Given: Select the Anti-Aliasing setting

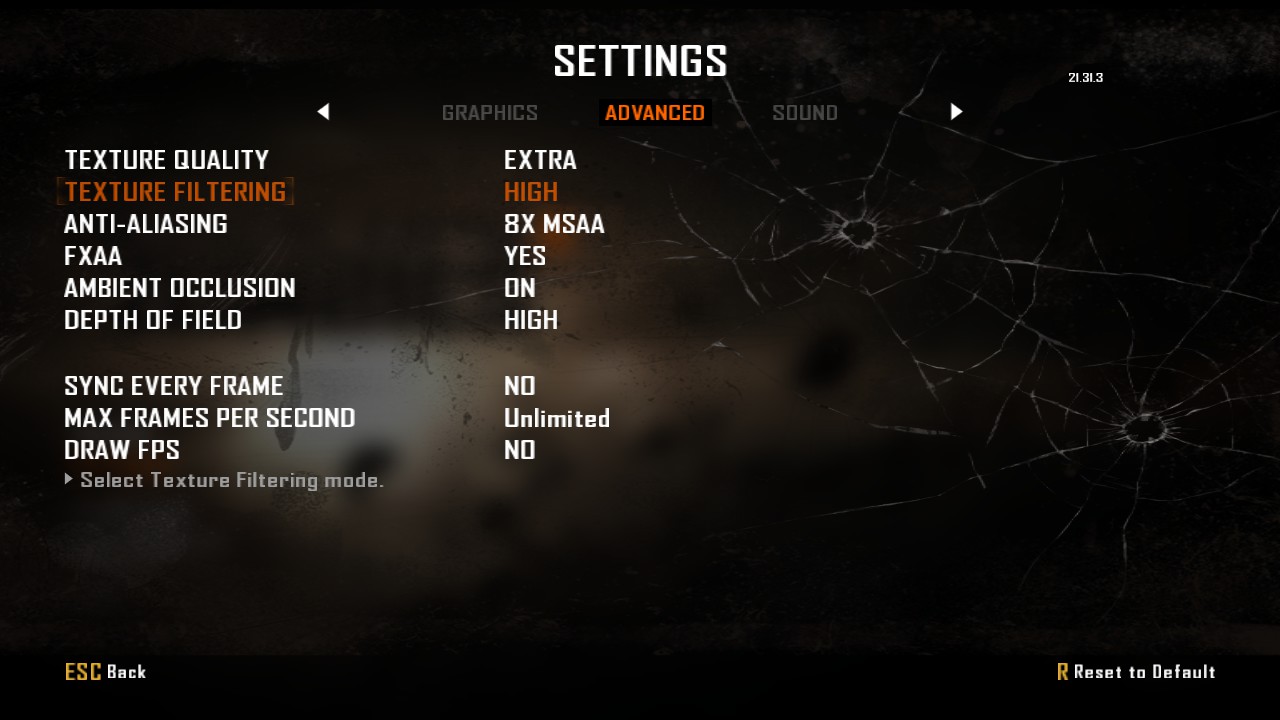Looking at the screenshot, I should coord(145,224).
